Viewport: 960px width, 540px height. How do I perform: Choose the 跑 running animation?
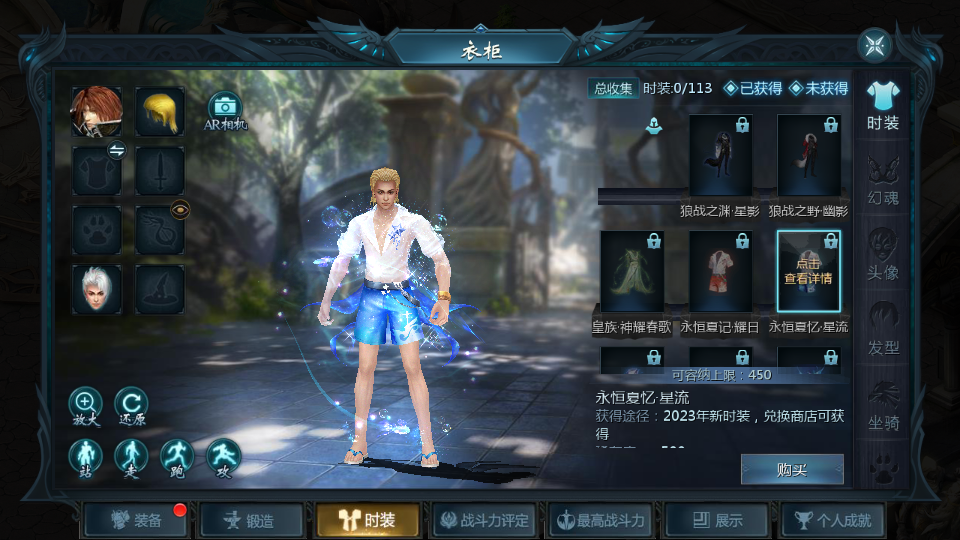177,456
